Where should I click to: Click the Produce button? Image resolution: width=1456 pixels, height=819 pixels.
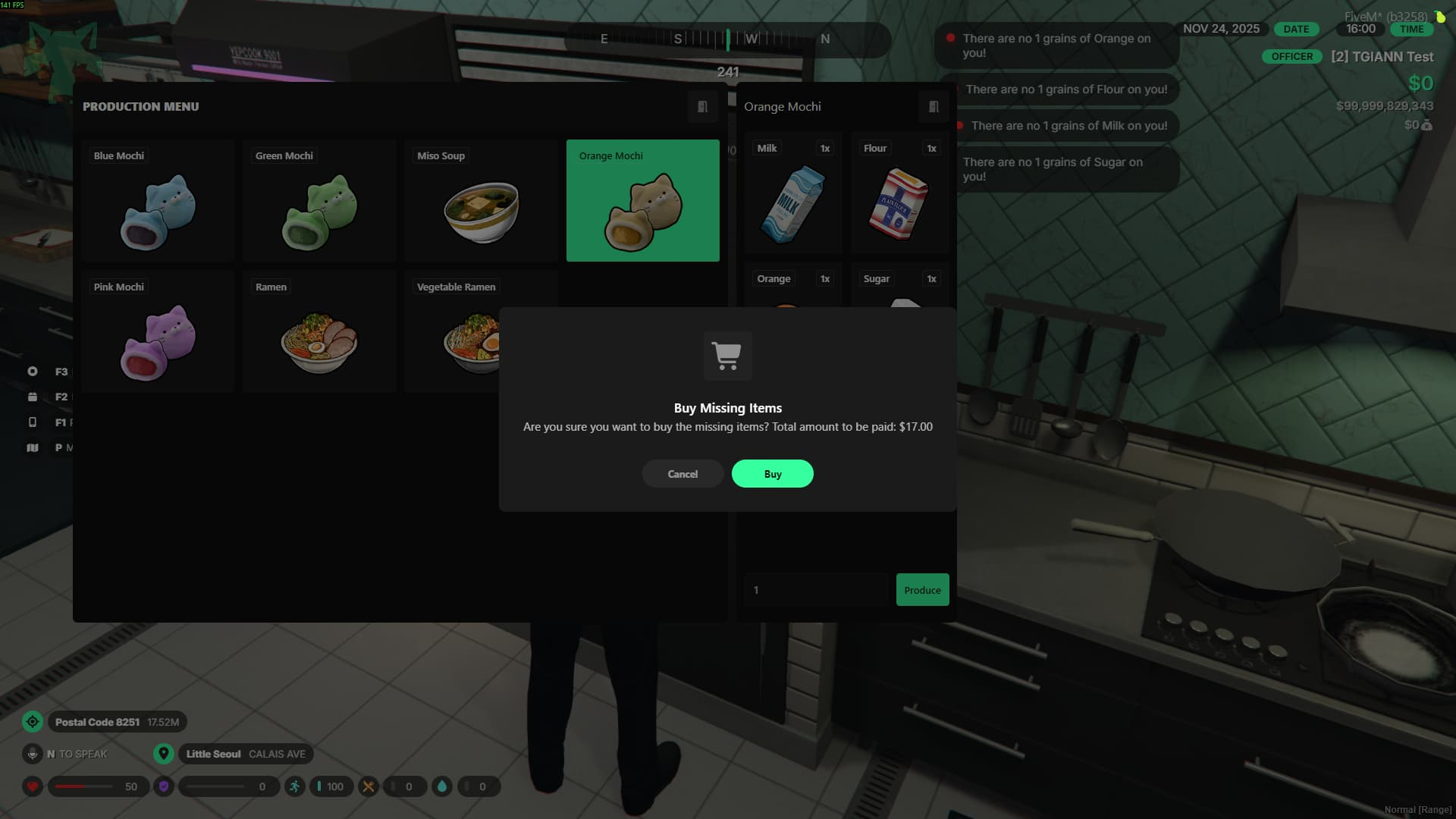pos(922,590)
